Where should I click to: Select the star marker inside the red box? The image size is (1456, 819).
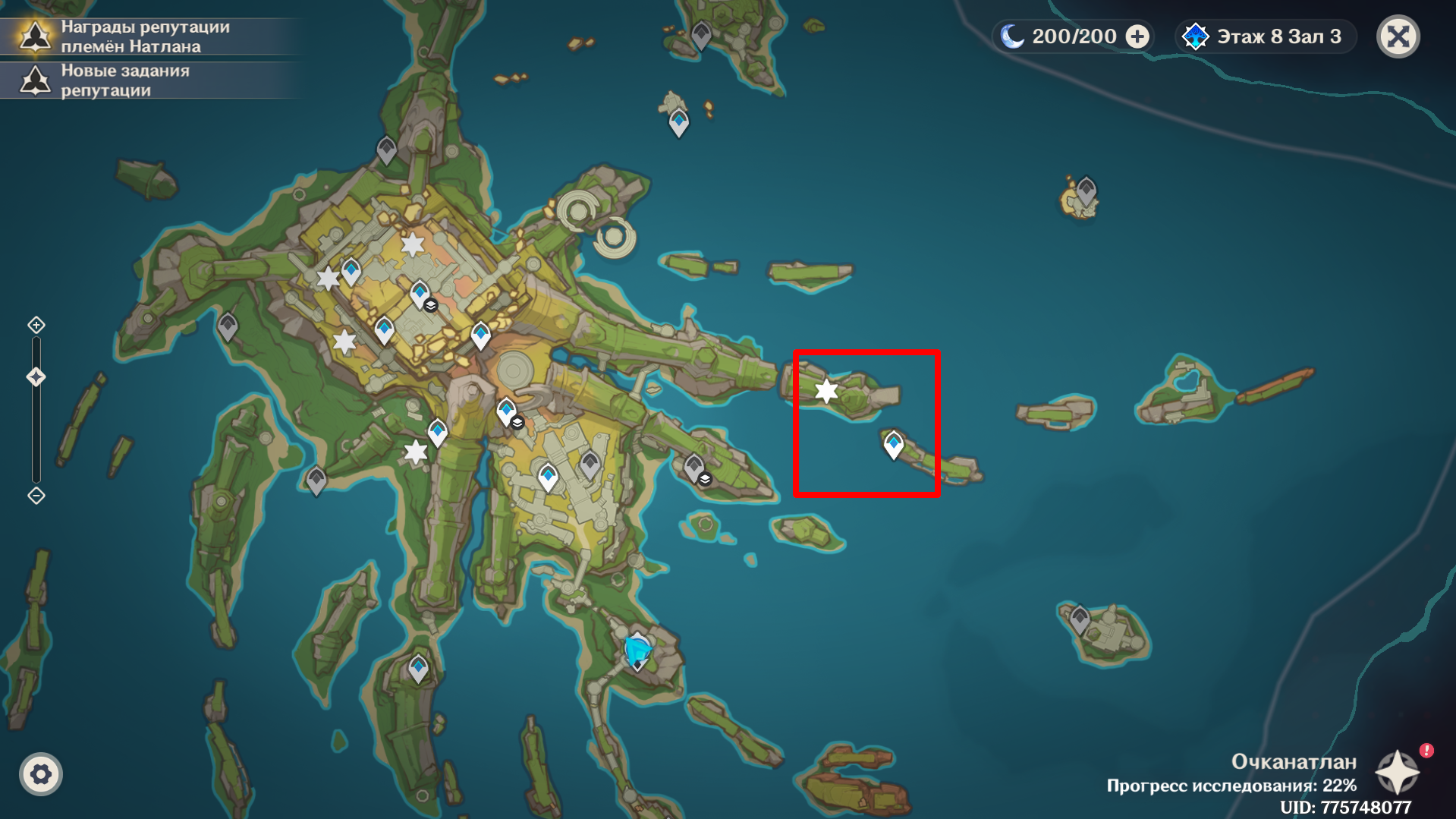click(x=826, y=391)
